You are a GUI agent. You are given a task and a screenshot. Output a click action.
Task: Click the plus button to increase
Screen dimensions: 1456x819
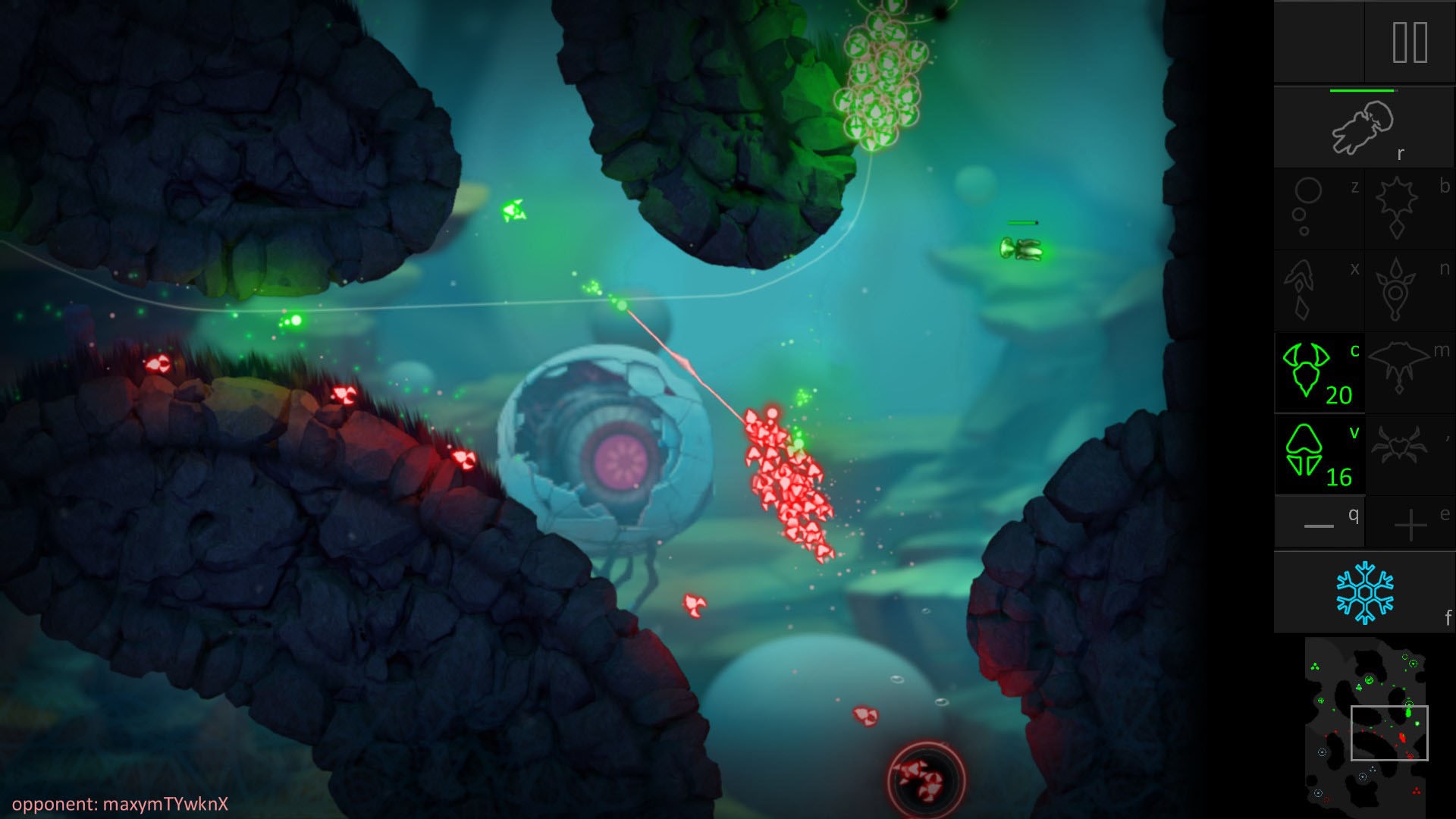(x=1410, y=523)
